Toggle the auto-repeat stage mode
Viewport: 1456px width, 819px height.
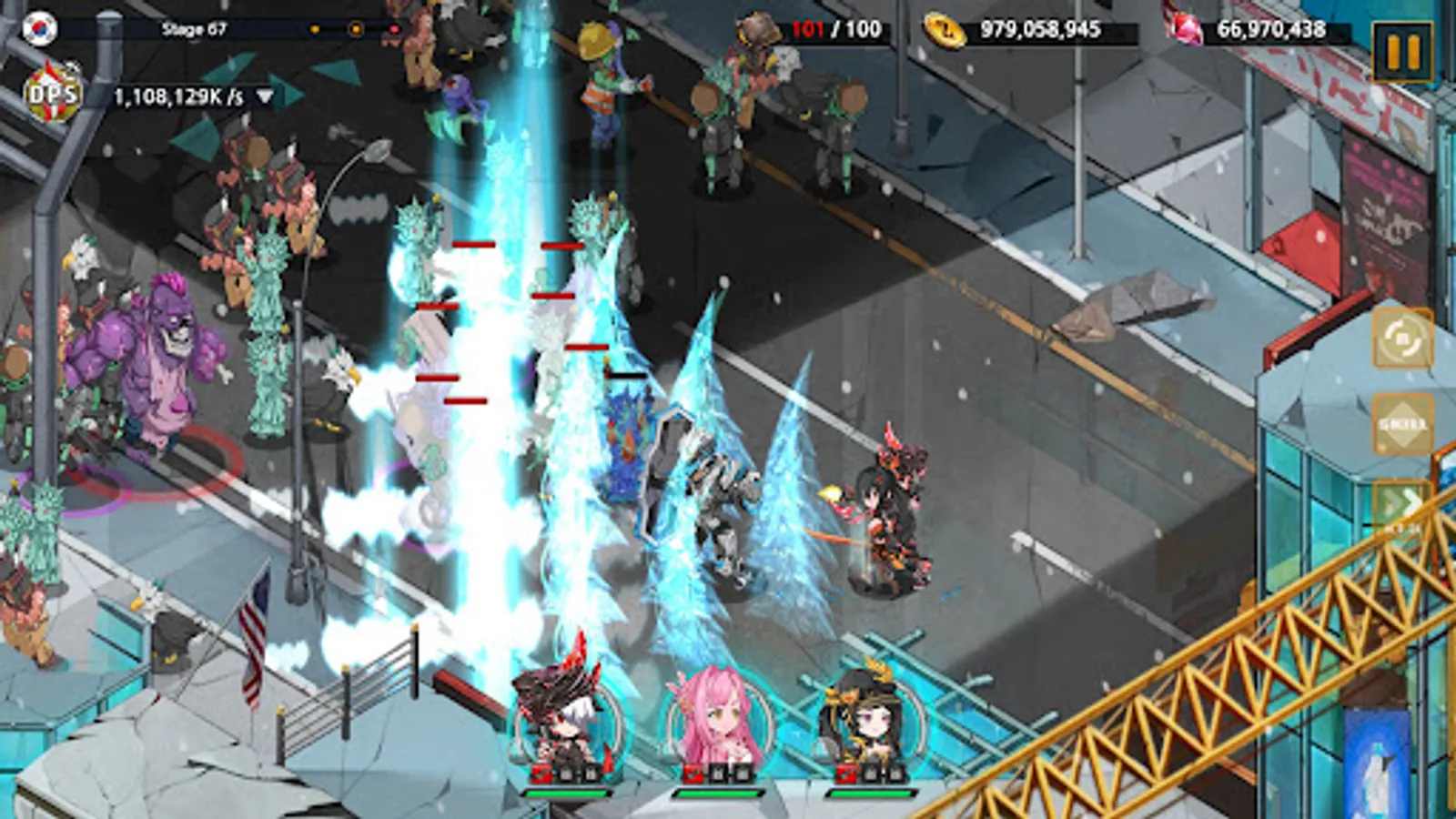coord(1402,340)
